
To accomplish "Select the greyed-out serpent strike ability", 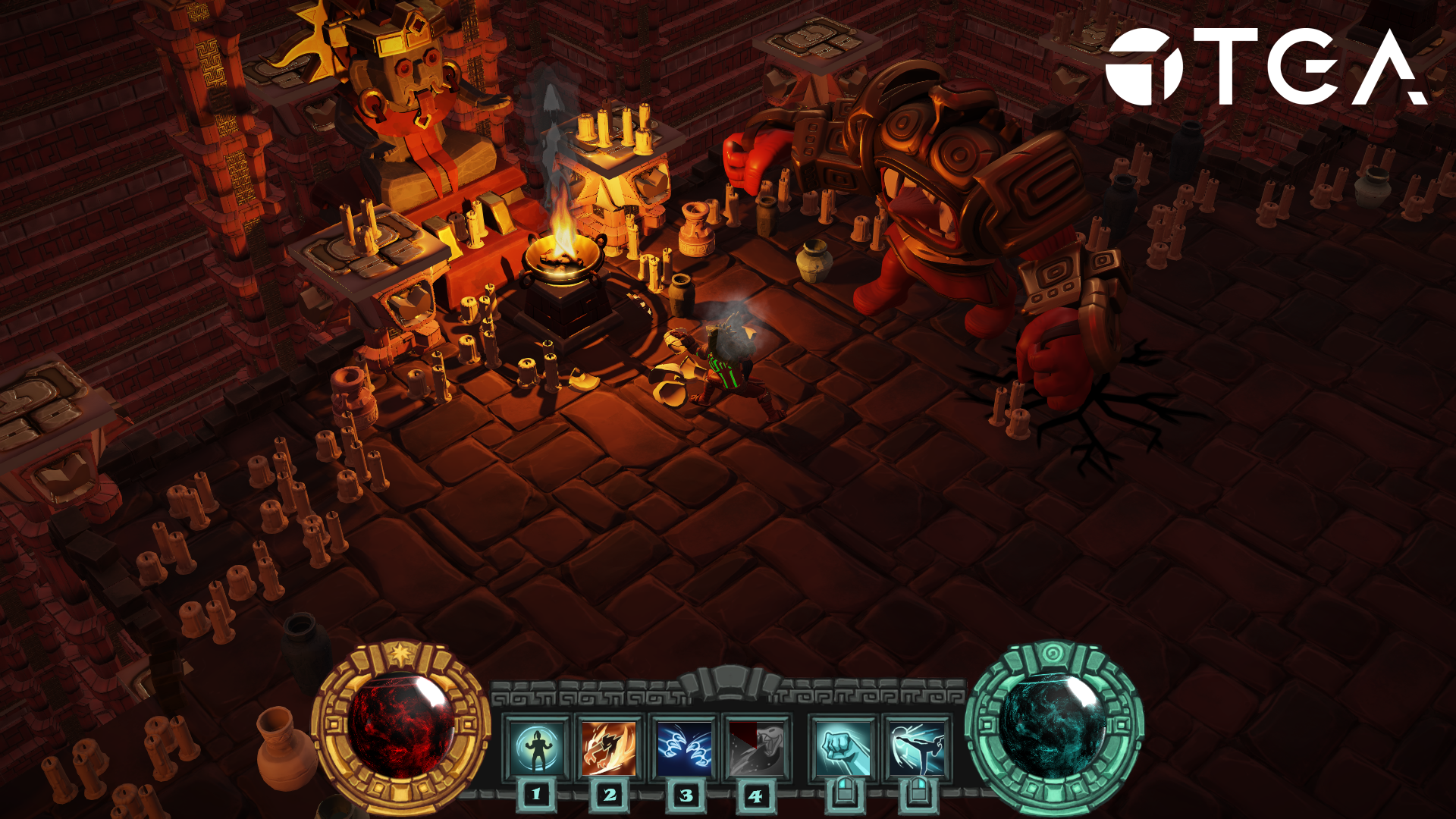I will [x=756, y=748].
